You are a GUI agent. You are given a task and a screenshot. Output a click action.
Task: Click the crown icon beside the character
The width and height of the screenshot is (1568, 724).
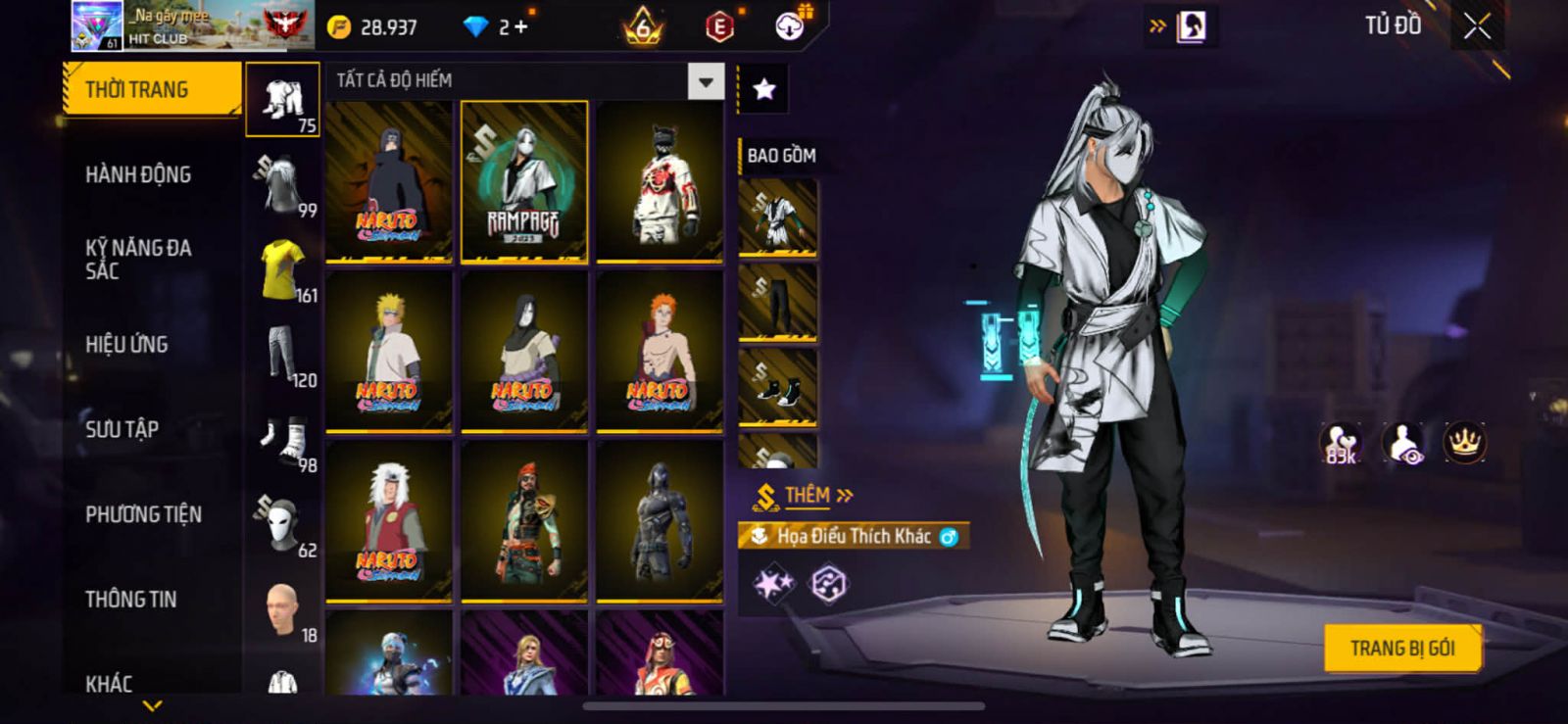coord(1464,443)
